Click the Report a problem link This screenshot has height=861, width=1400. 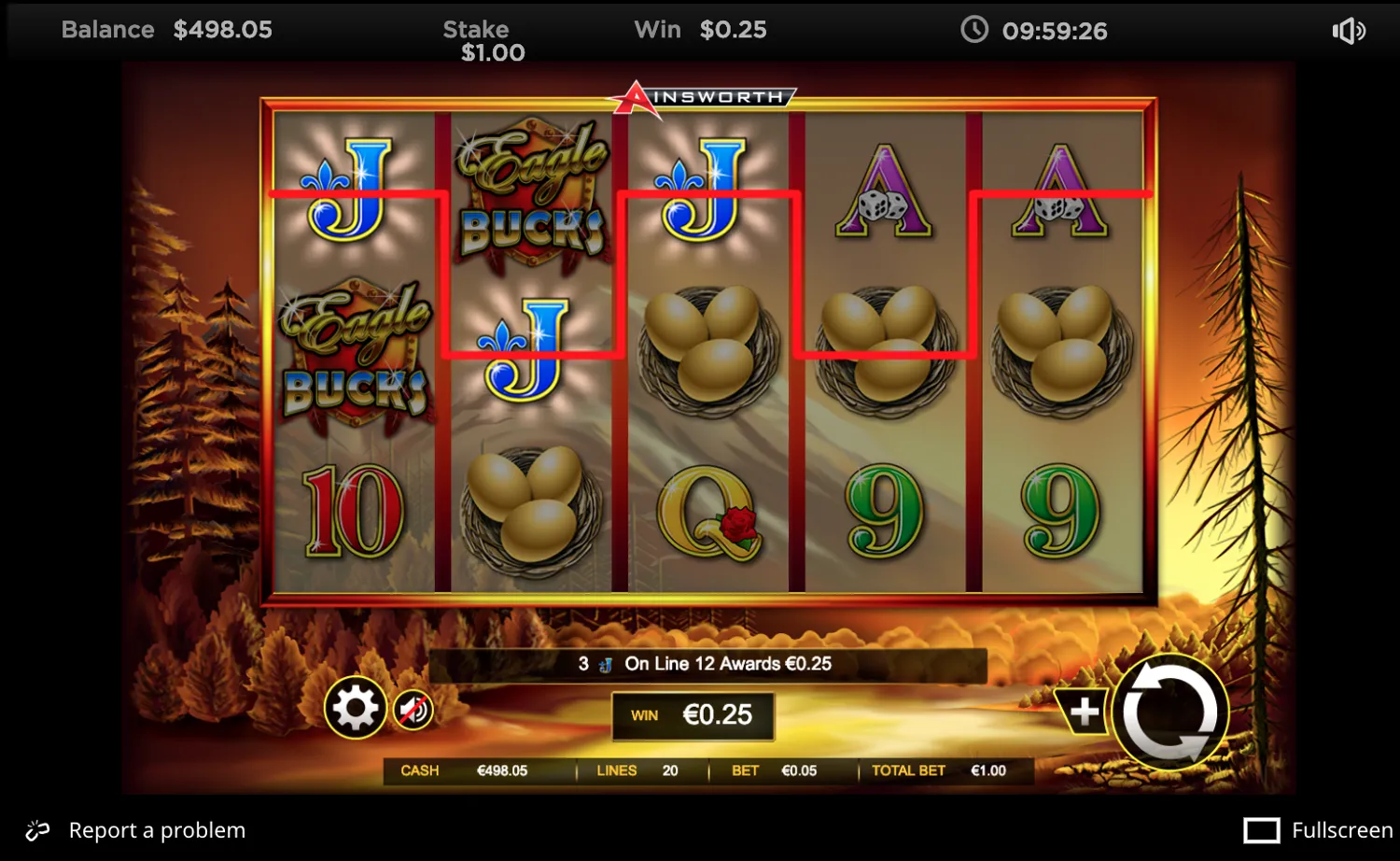(x=157, y=829)
